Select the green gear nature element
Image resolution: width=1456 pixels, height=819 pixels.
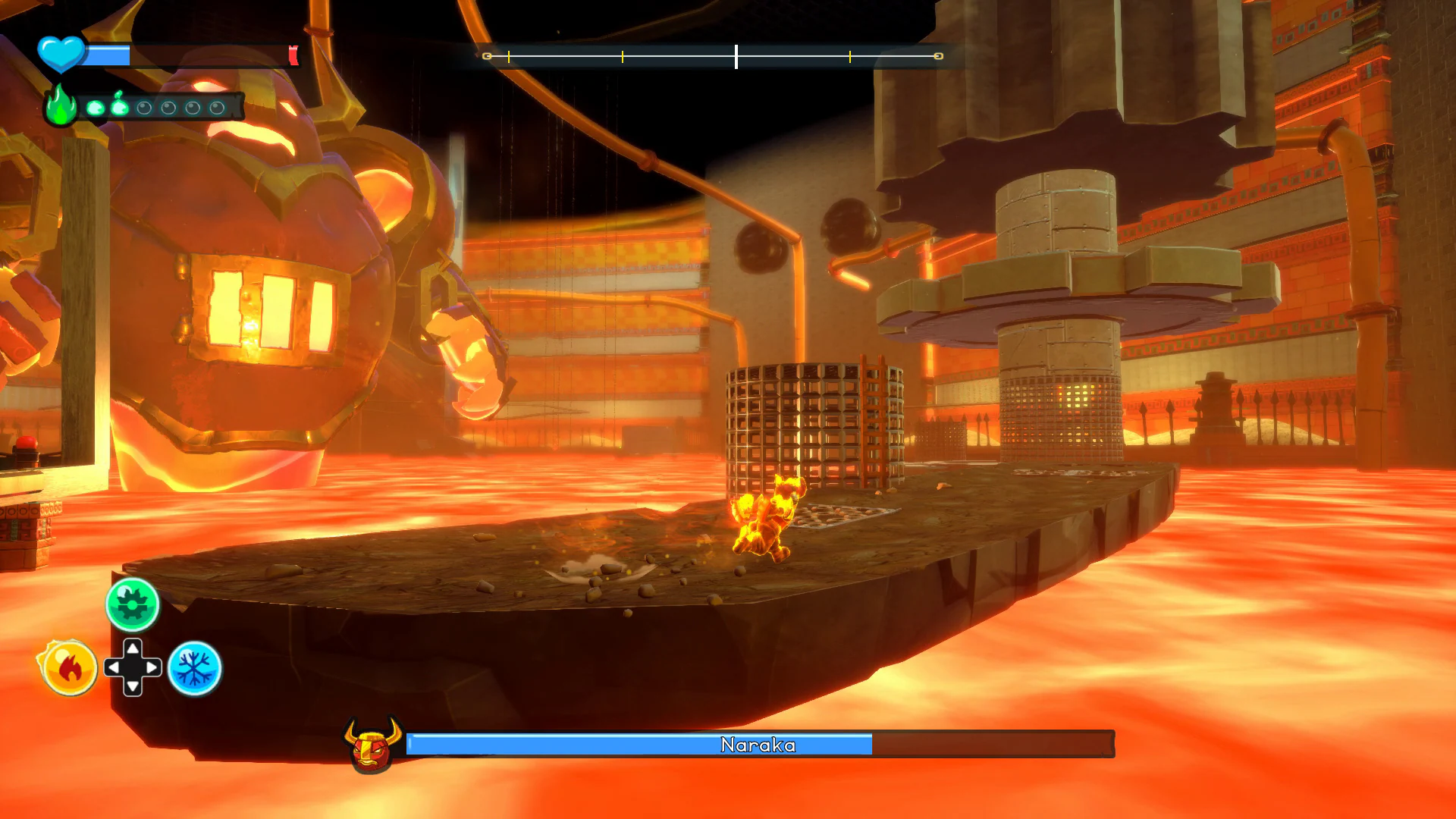click(132, 603)
